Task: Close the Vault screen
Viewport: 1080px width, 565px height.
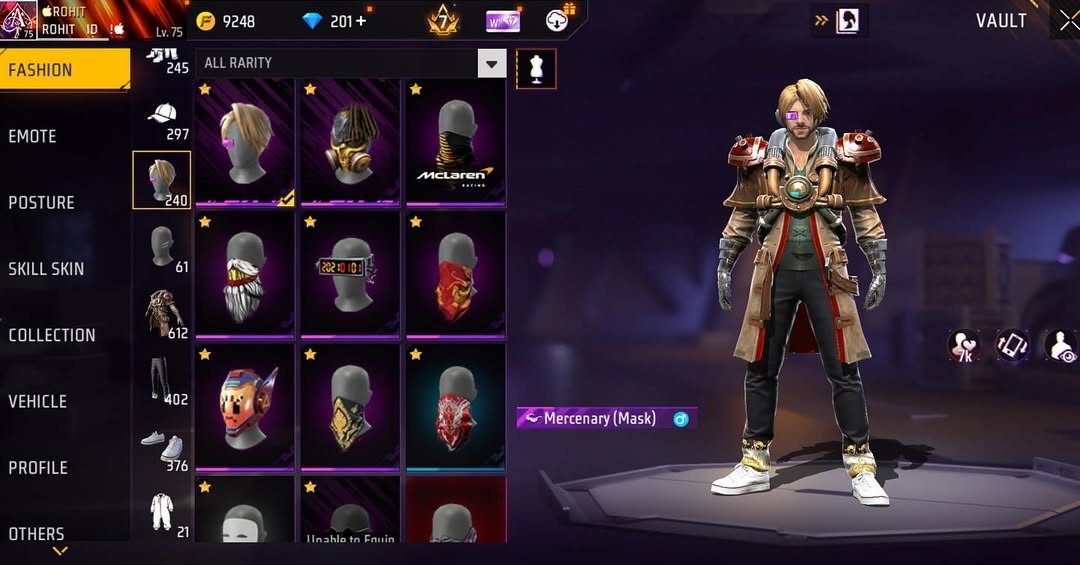Action: [1067, 21]
